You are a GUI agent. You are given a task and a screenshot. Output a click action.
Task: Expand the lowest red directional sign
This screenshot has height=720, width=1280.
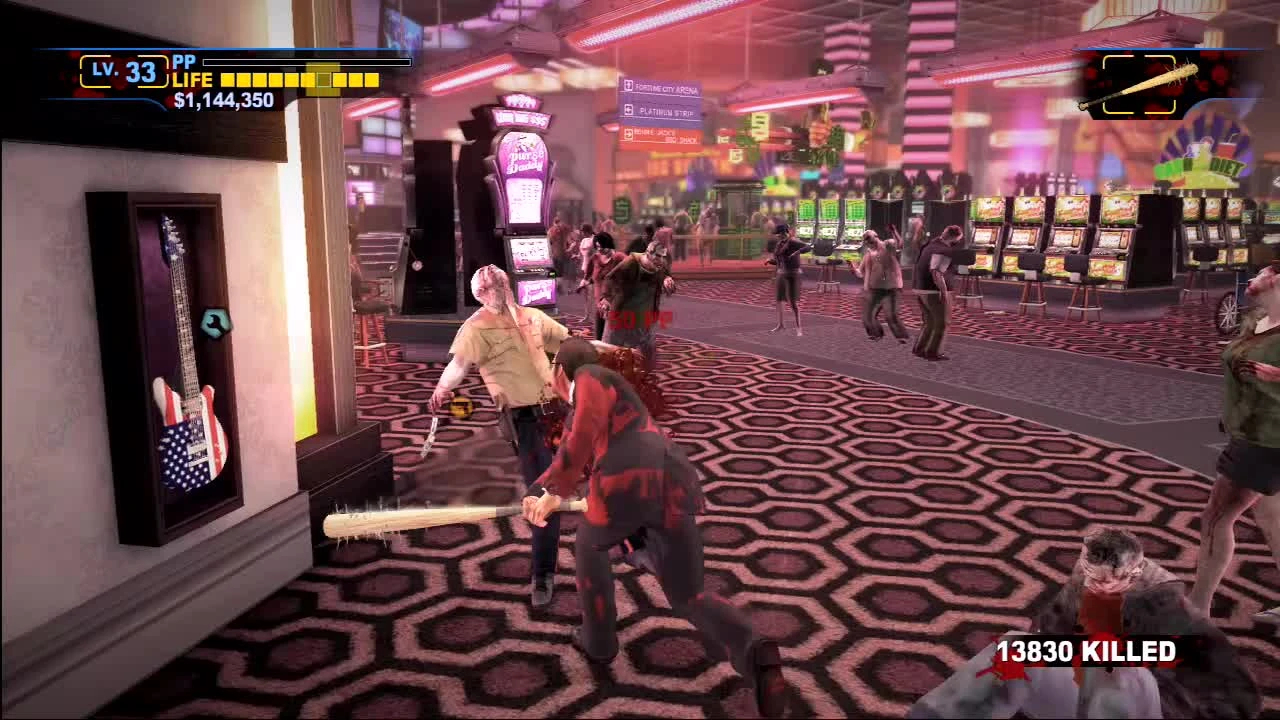[660, 133]
